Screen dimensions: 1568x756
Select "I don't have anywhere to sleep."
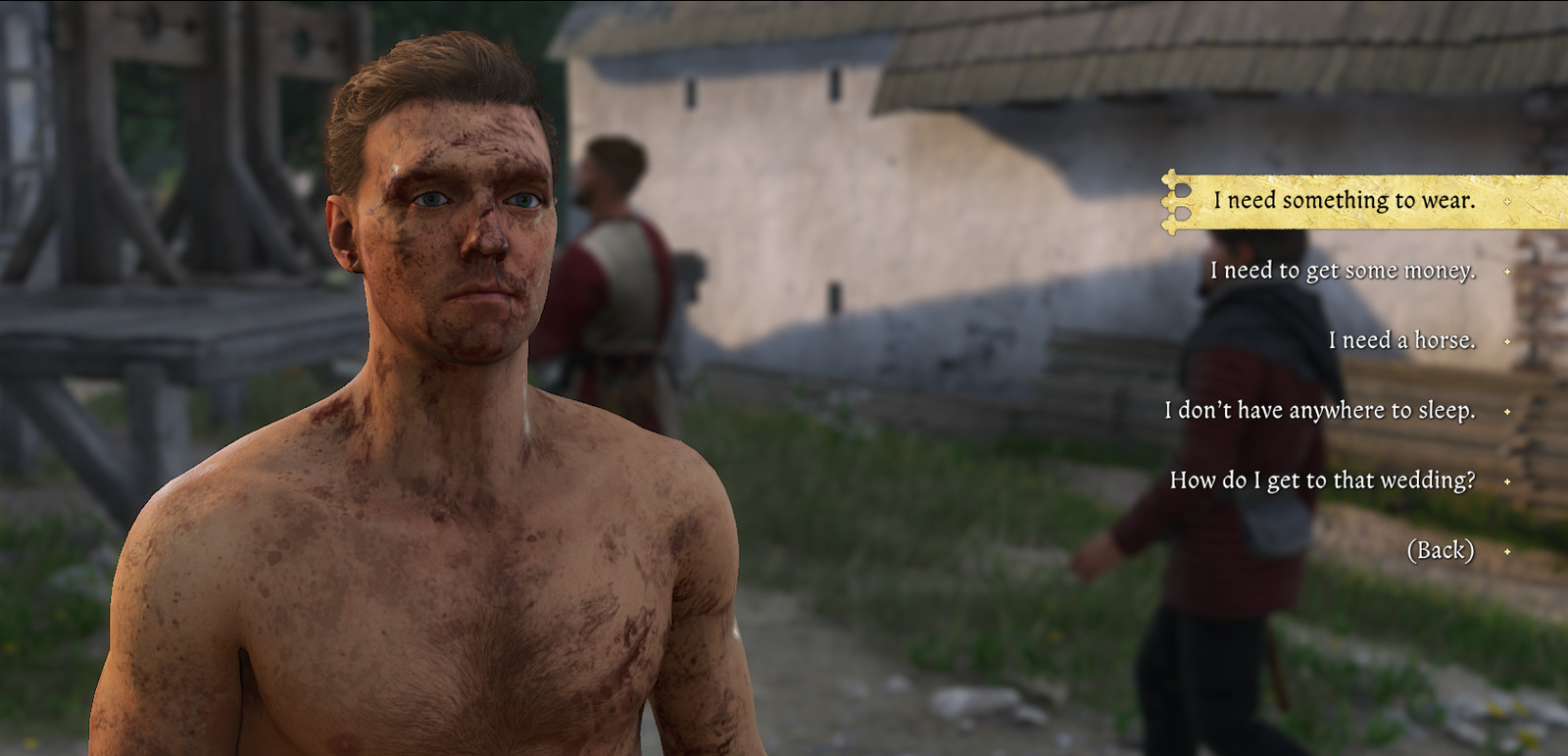click(1321, 412)
